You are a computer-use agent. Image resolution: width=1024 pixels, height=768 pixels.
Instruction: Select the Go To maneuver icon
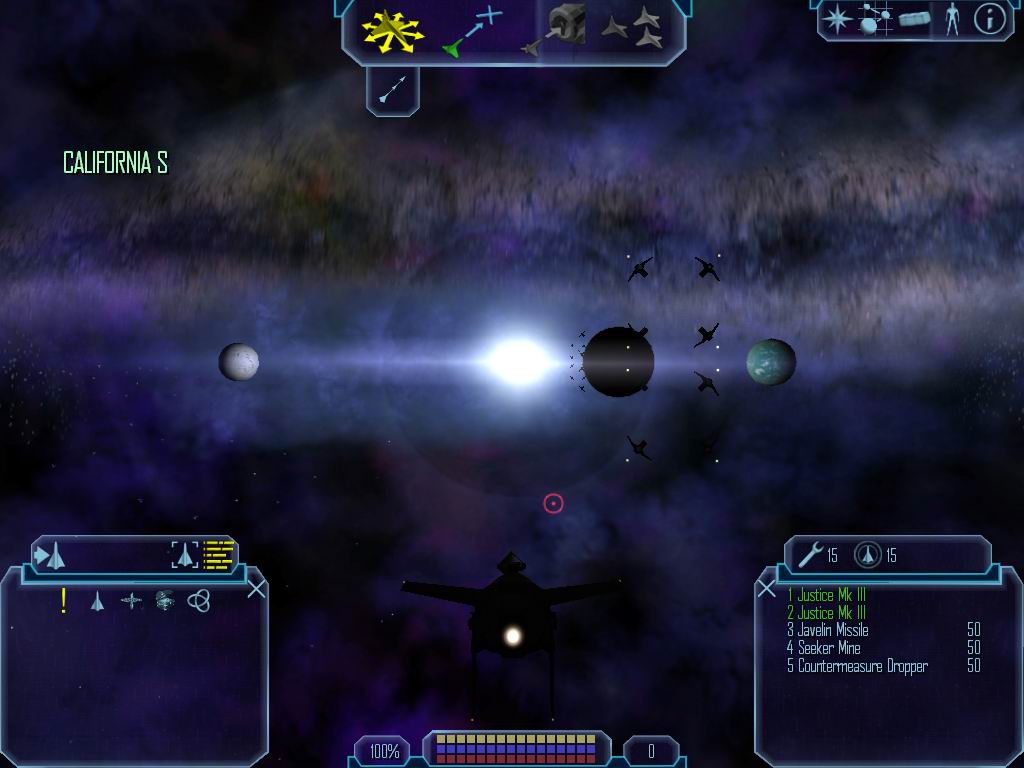(472, 29)
